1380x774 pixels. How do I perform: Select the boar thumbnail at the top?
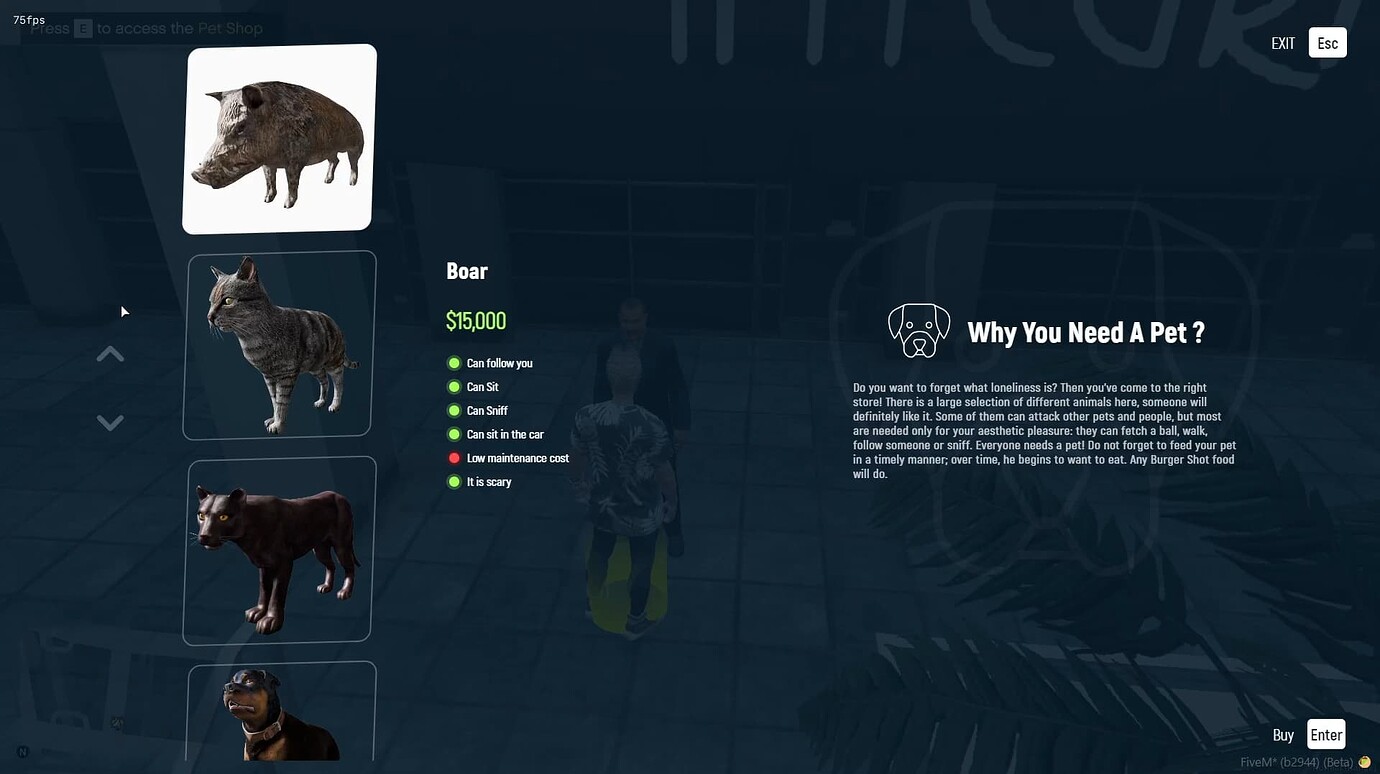(x=277, y=137)
